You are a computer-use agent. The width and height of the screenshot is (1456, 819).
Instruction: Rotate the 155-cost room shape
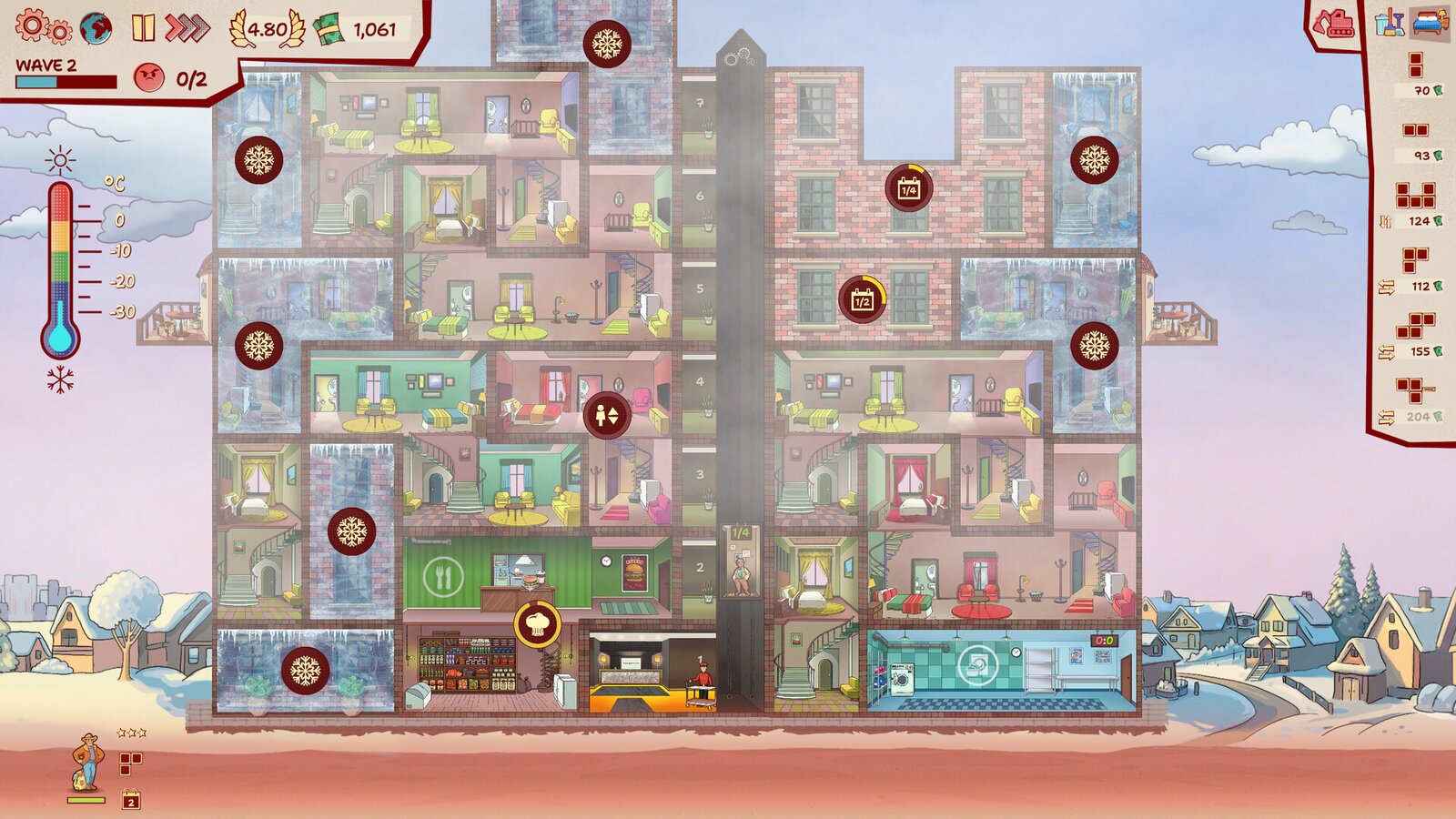pos(1386,352)
